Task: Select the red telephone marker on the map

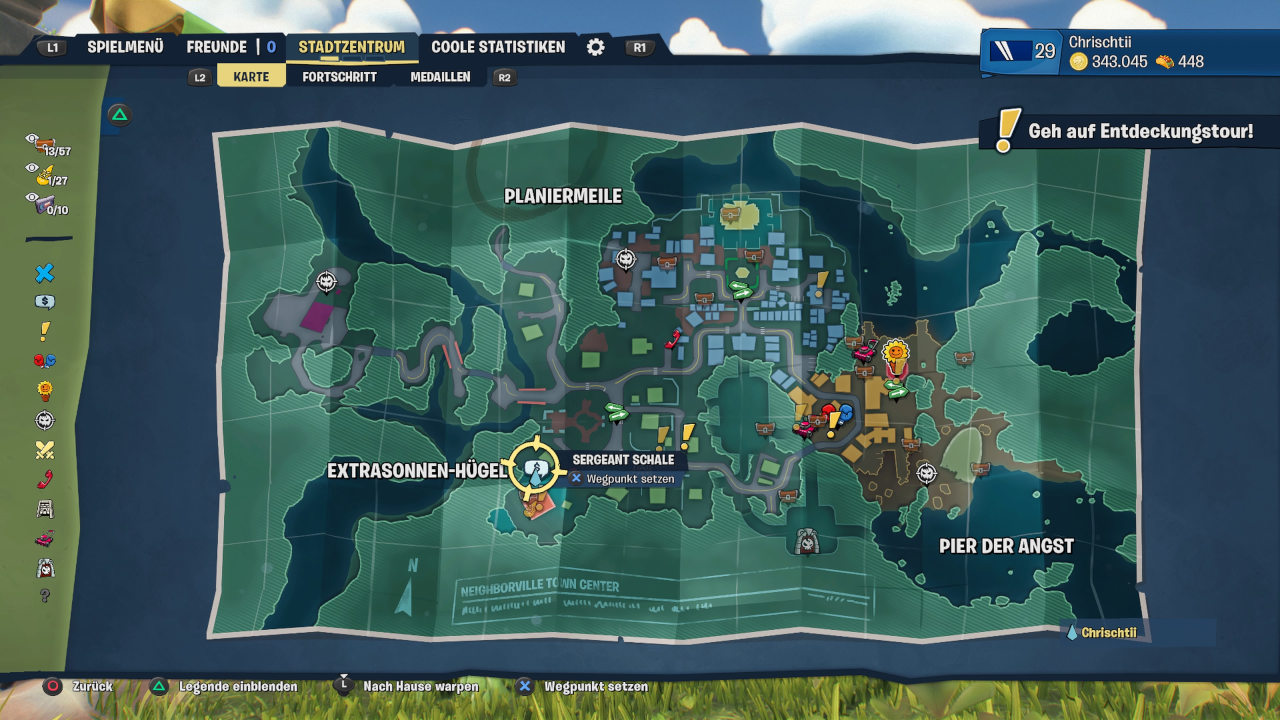Action: 674,337
